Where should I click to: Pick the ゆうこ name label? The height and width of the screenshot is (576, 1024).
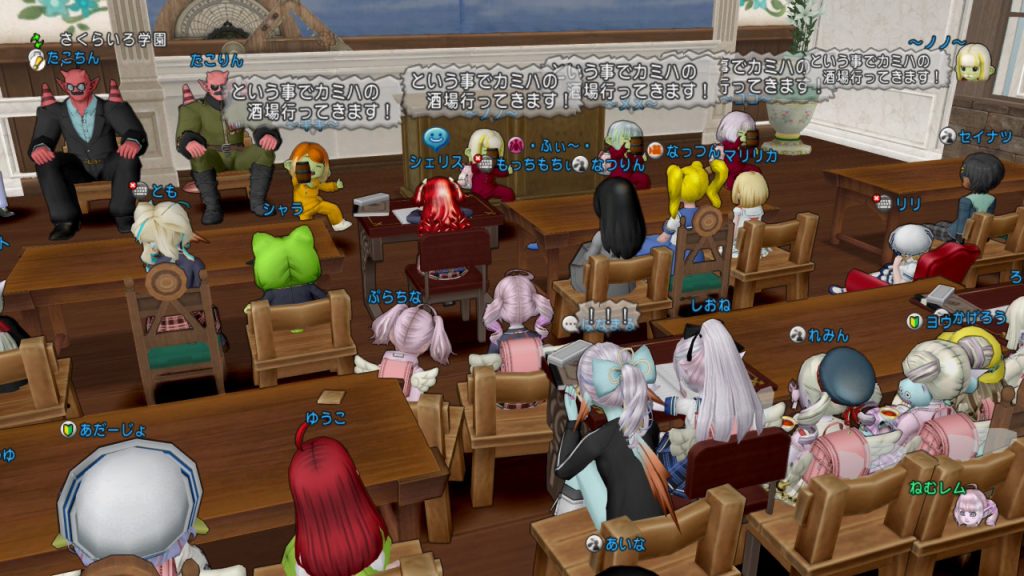(x=327, y=417)
